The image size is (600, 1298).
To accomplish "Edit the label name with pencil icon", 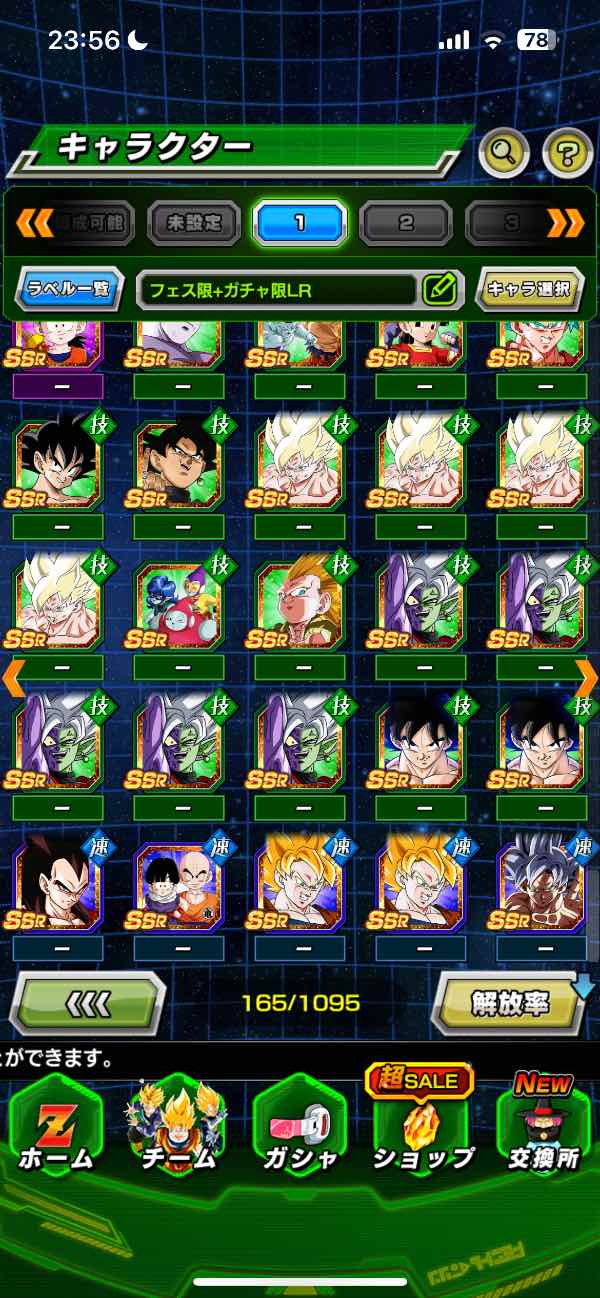I will point(439,290).
